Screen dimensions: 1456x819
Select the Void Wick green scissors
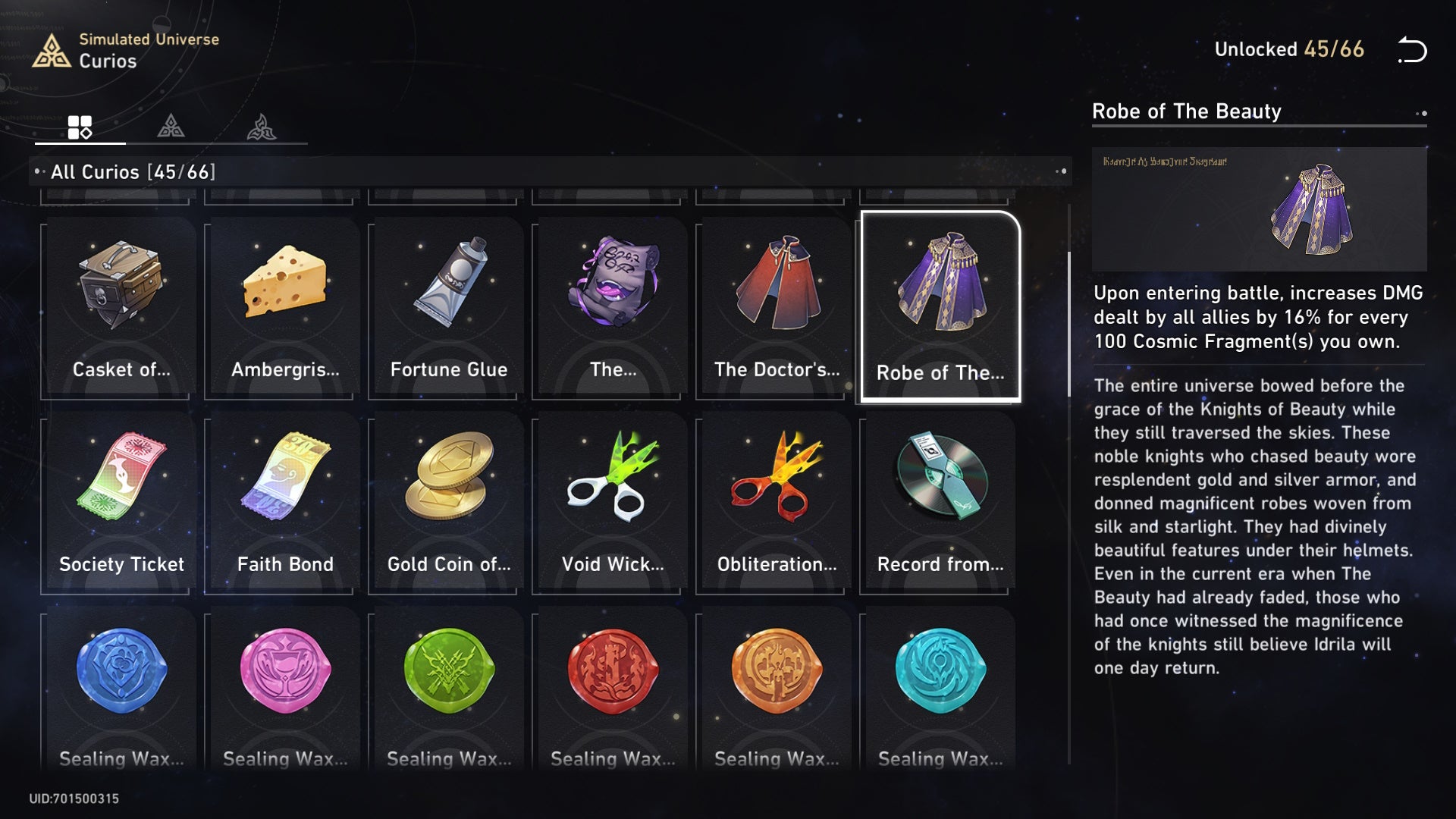pyautogui.click(x=612, y=502)
